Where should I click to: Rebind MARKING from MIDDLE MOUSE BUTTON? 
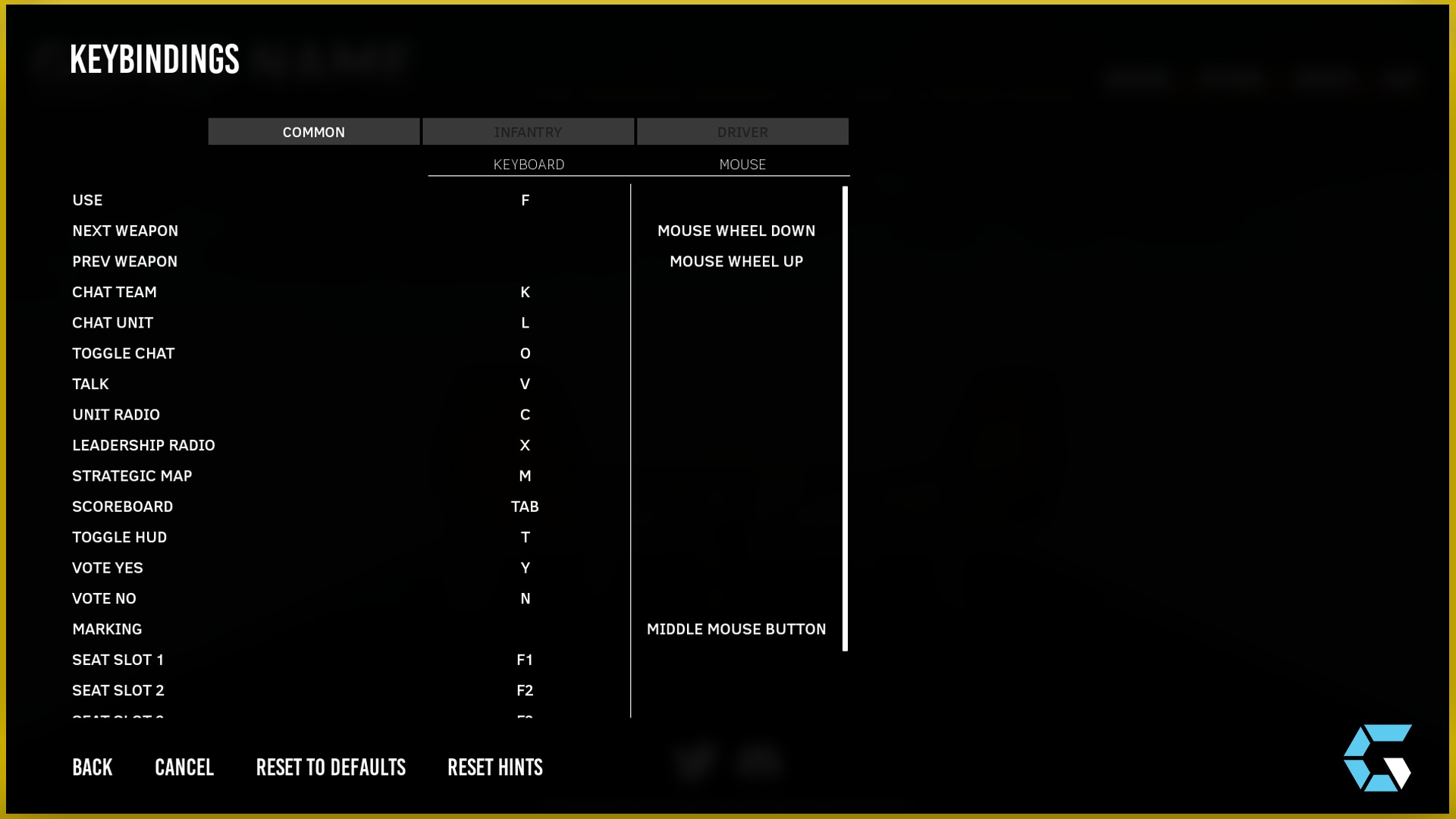736,629
